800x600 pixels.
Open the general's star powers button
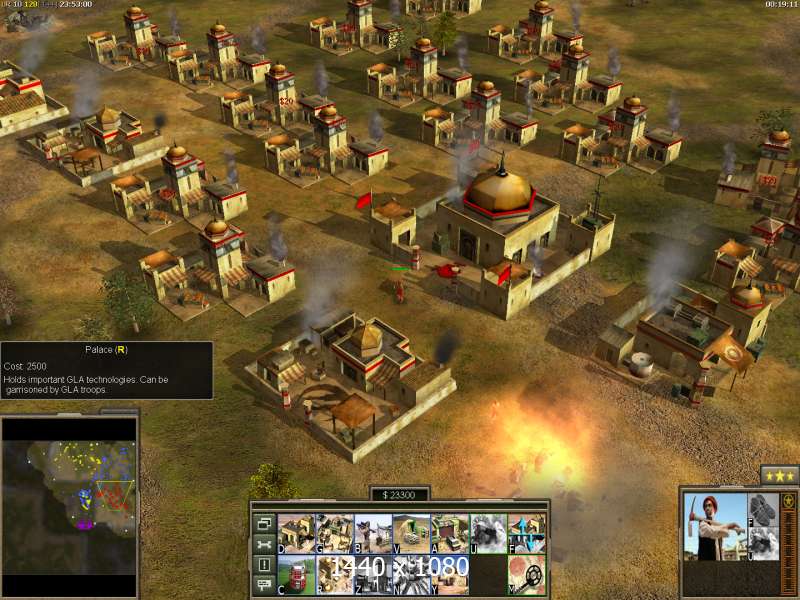click(x=778, y=475)
